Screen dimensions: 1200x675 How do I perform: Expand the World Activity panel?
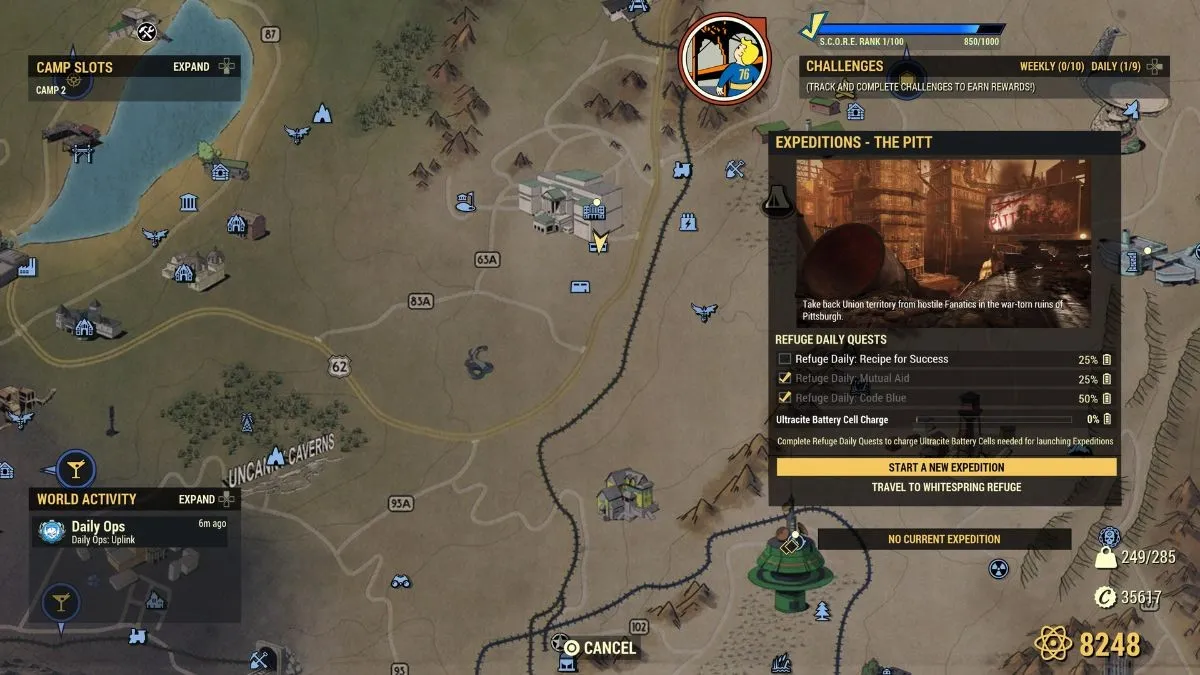pos(207,499)
